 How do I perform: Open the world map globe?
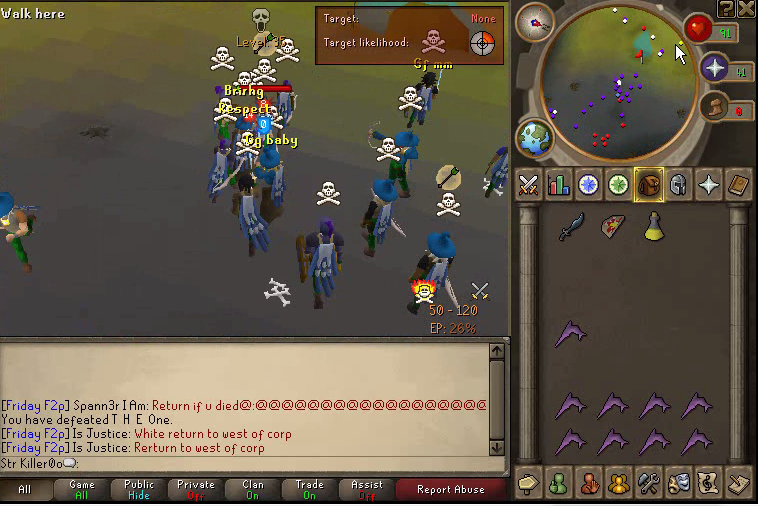[534, 139]
